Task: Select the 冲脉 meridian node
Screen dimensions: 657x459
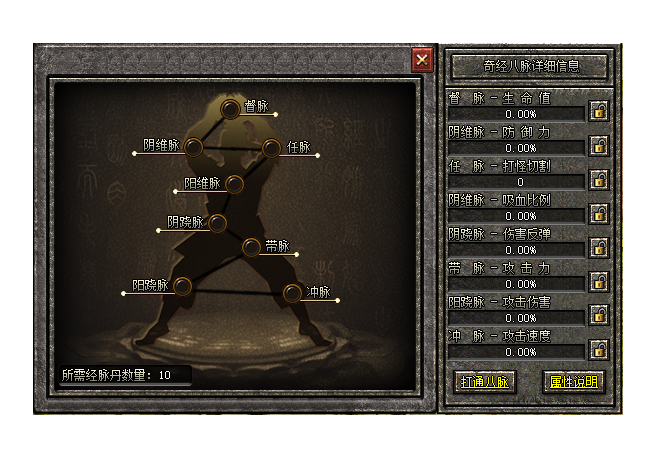Action: click(x=291, y=293)
